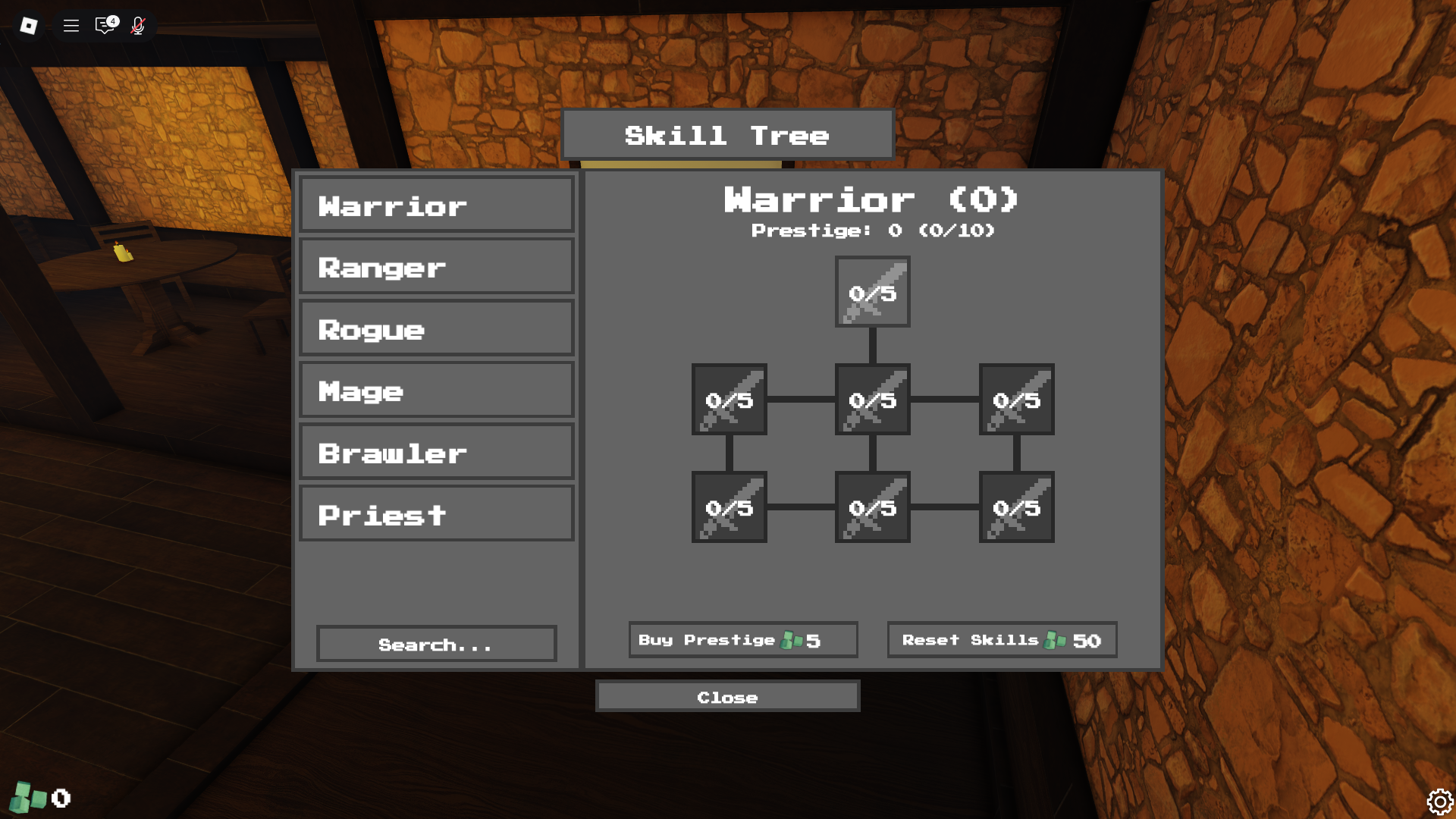Toggle the microphone mute icon

[x=138, y=25]
